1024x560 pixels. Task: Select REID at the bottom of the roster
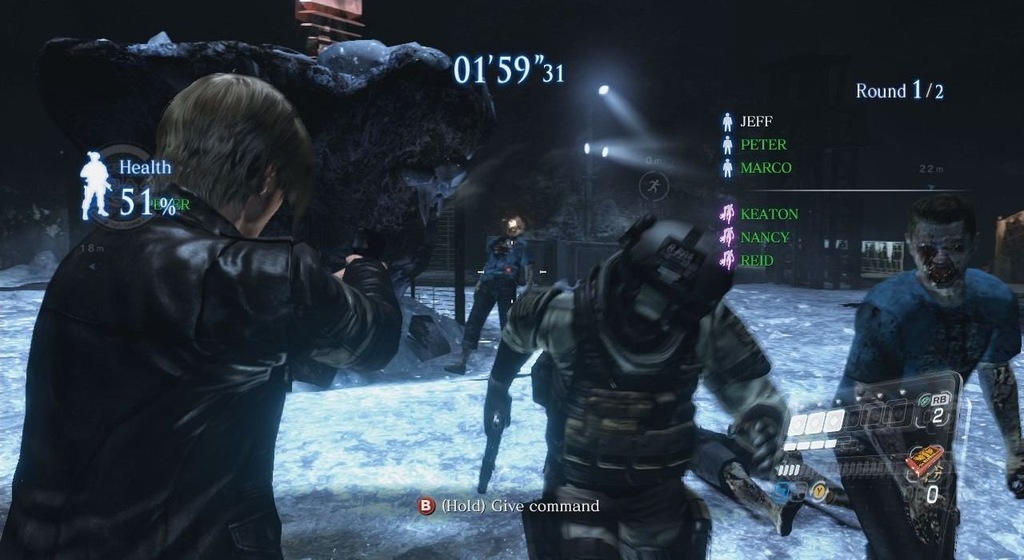click(x=757, y=261)
